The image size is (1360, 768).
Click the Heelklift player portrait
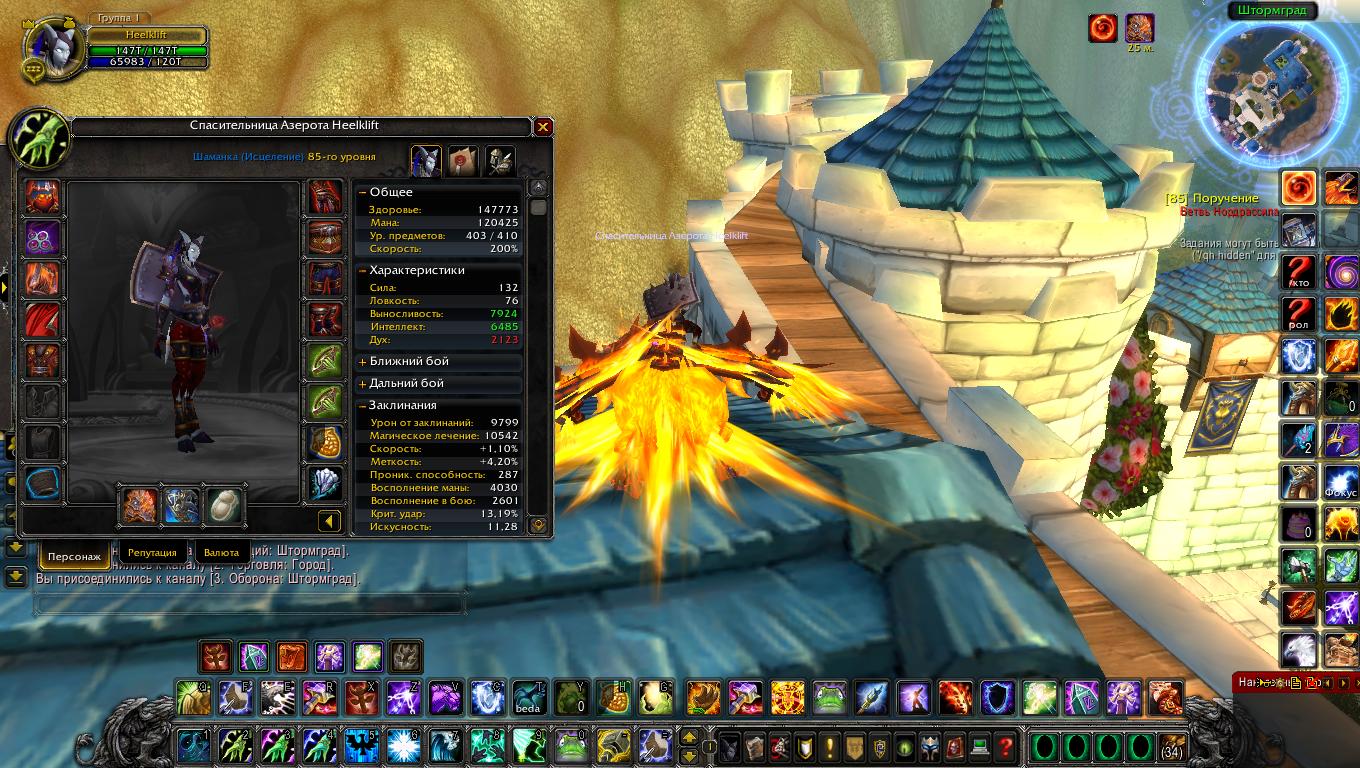point(50,47)
